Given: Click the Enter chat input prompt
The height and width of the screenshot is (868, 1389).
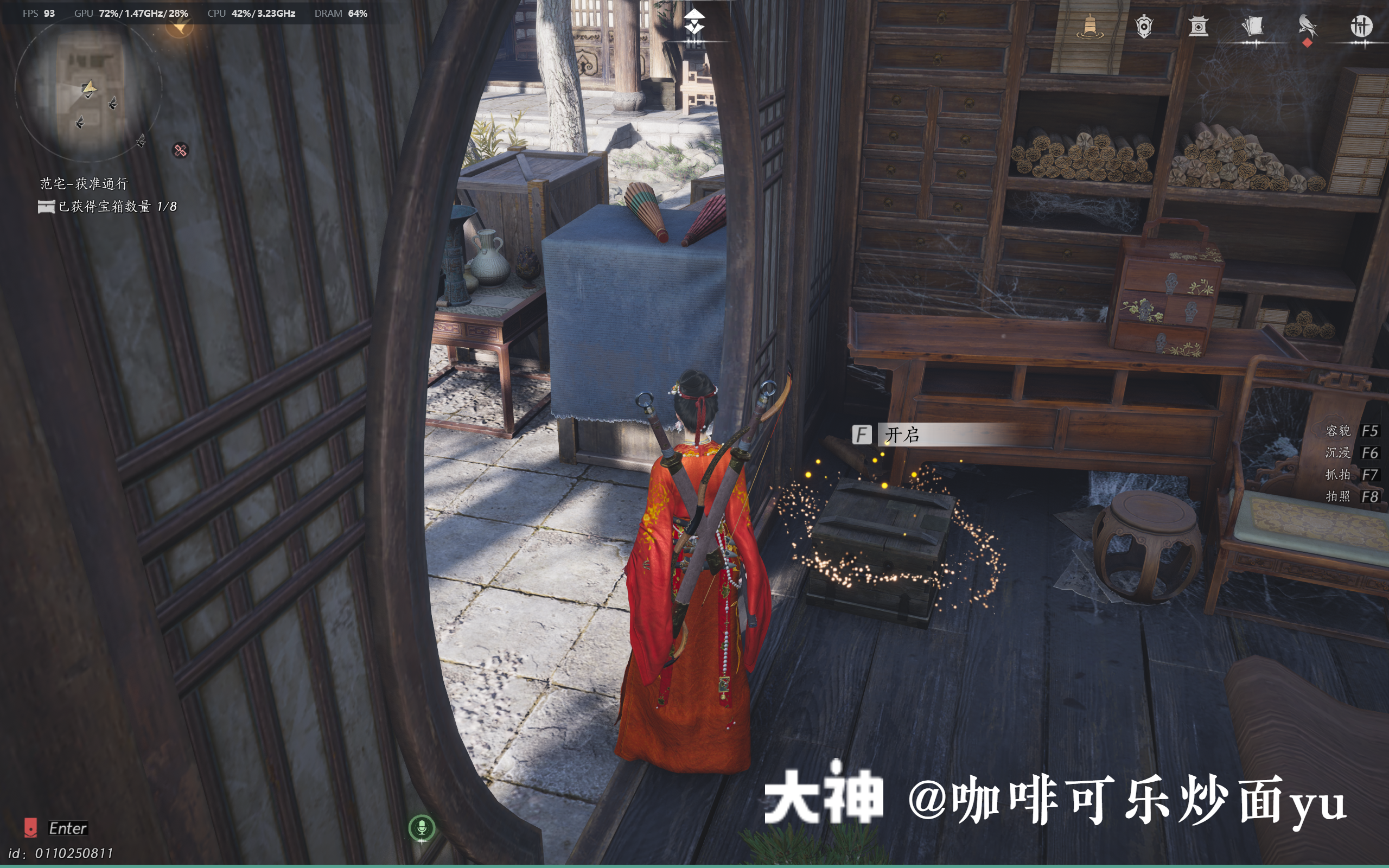Looking at the screenshot, I should (69, 828).
